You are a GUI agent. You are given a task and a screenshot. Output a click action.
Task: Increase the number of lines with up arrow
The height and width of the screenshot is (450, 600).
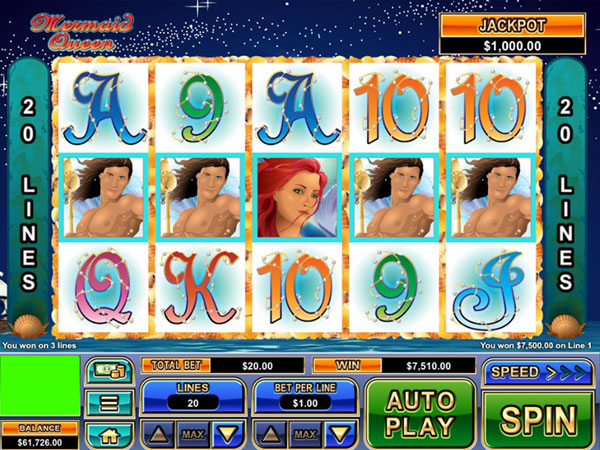click(159, 434)
